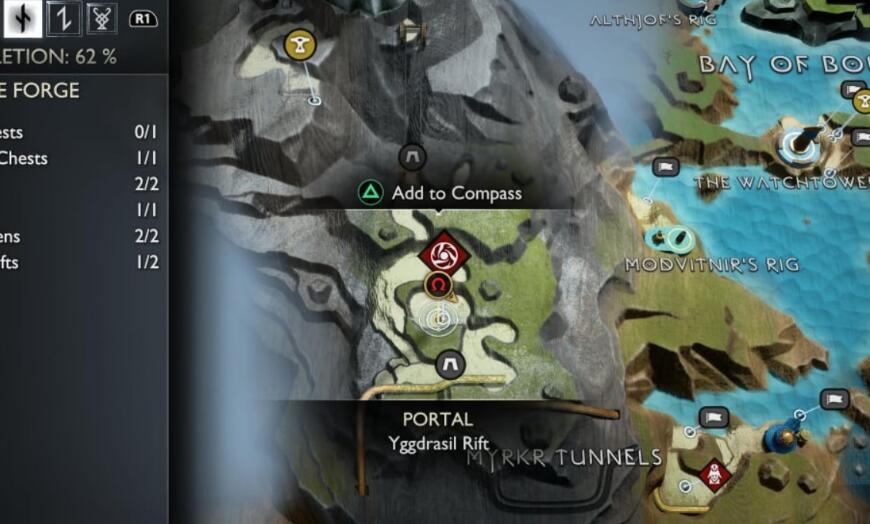Click the gateway marker above Add to Compass
This screenshot has height=524, width=870.
coord(412,157)
